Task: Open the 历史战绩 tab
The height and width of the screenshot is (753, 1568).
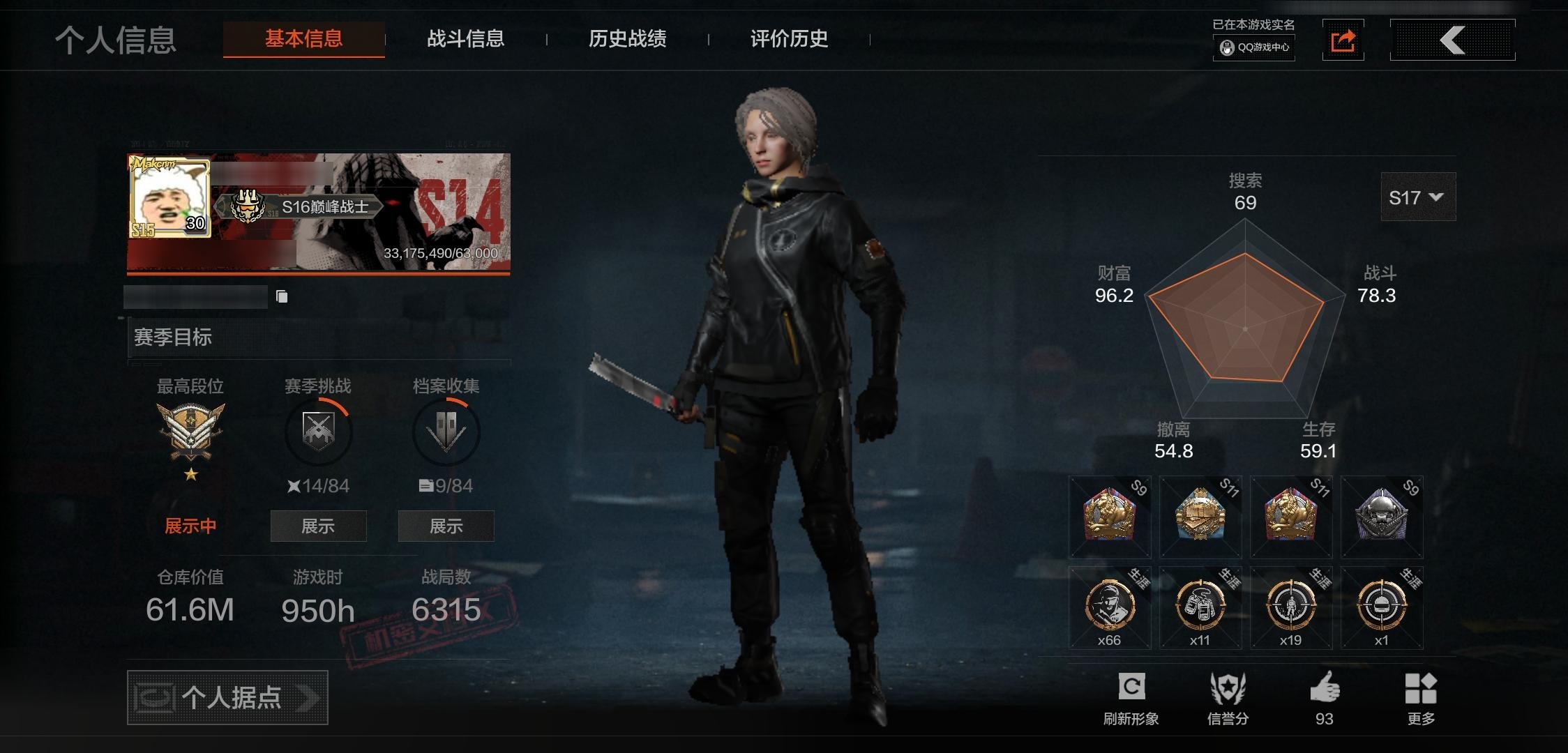Action: [x=627, y=40]
